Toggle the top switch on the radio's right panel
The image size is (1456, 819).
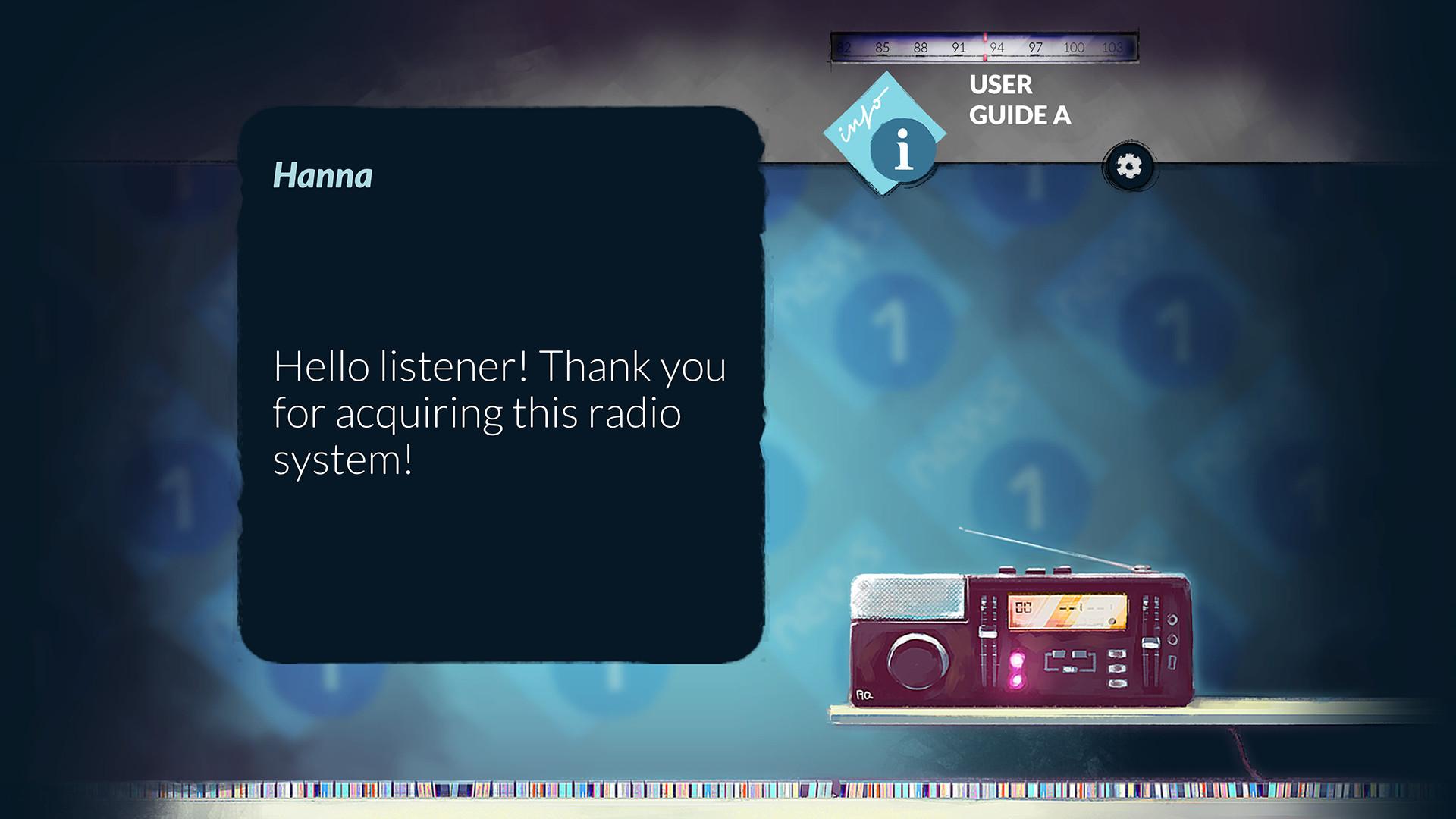(1116, 654)
